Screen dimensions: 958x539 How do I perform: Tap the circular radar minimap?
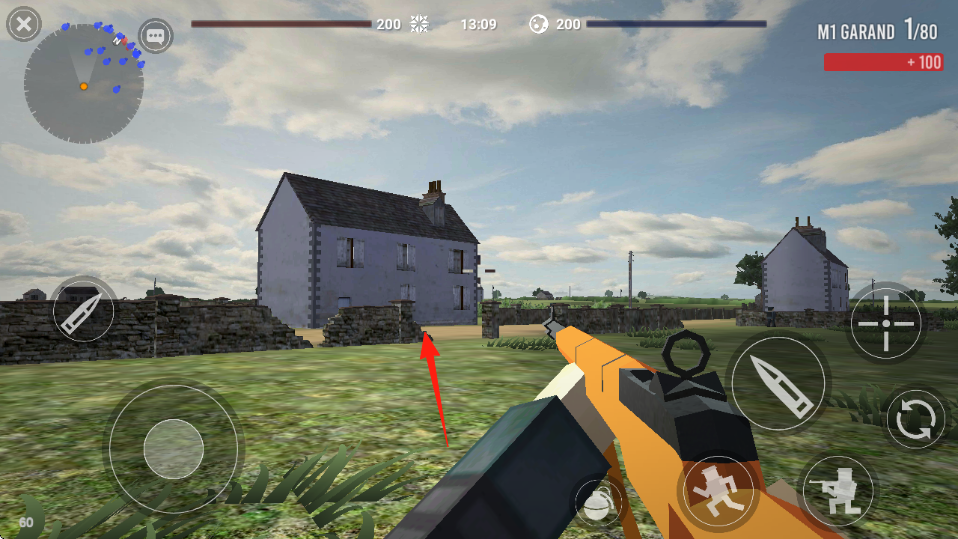point(84,84)
